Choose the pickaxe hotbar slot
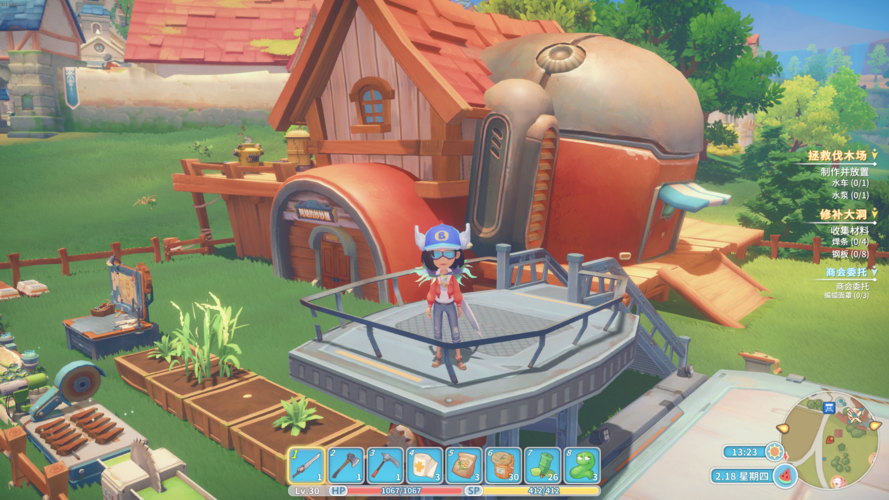This screenshot has width=889, height=500. pyautogui.click(x=385, y=465)
